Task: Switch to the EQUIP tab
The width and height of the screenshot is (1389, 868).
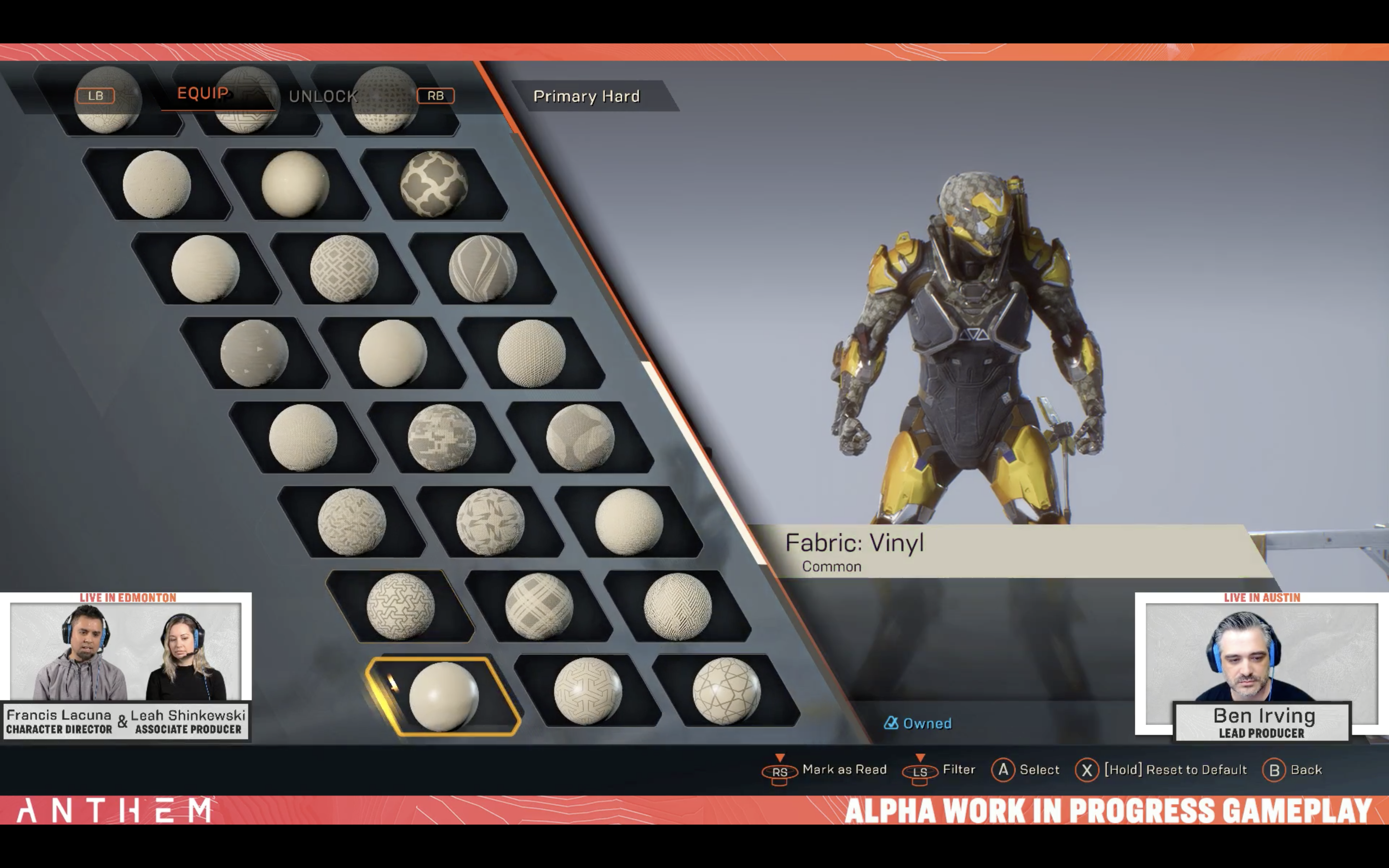Action: point(203,94)
